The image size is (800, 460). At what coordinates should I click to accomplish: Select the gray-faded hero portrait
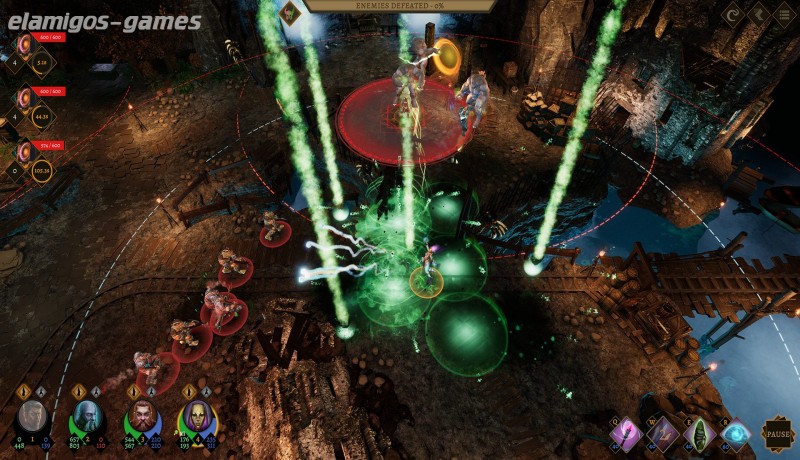33,418
